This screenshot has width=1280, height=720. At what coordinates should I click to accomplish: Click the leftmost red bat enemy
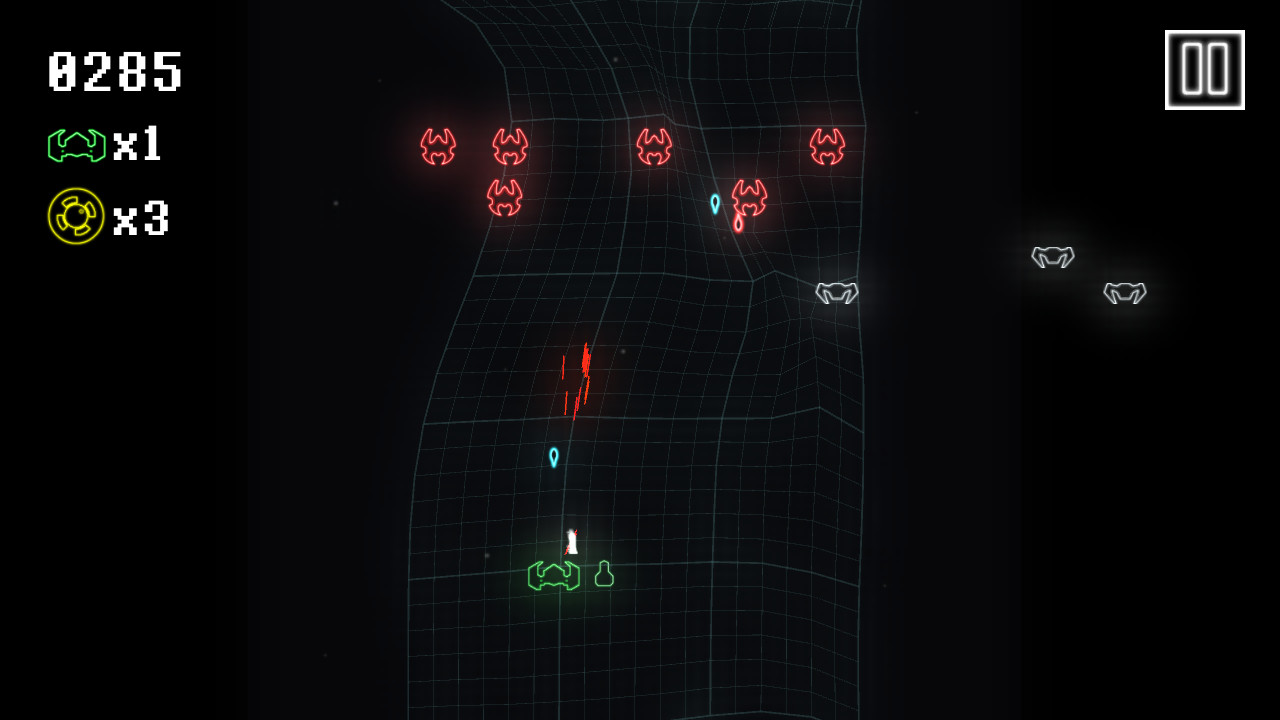[x=437, y=144]
